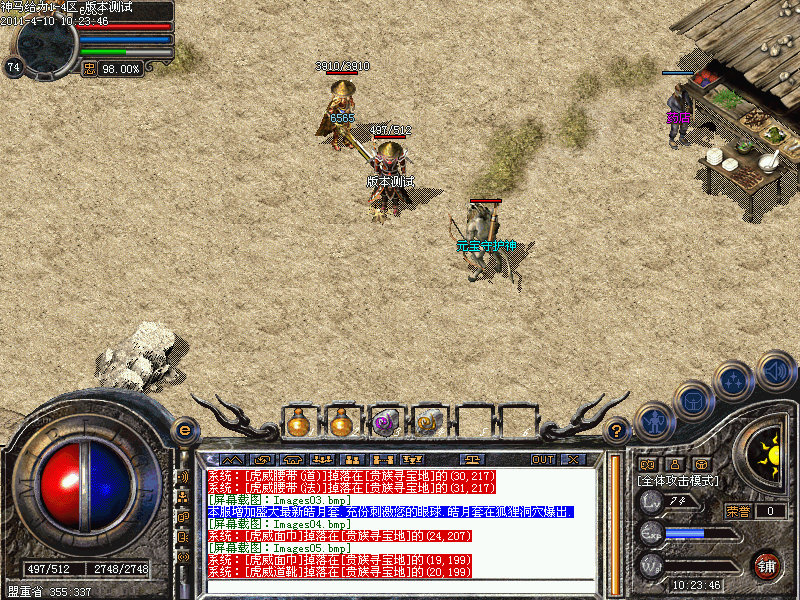Click the mountain-shaped button above chat

click(x=231, y=459)
